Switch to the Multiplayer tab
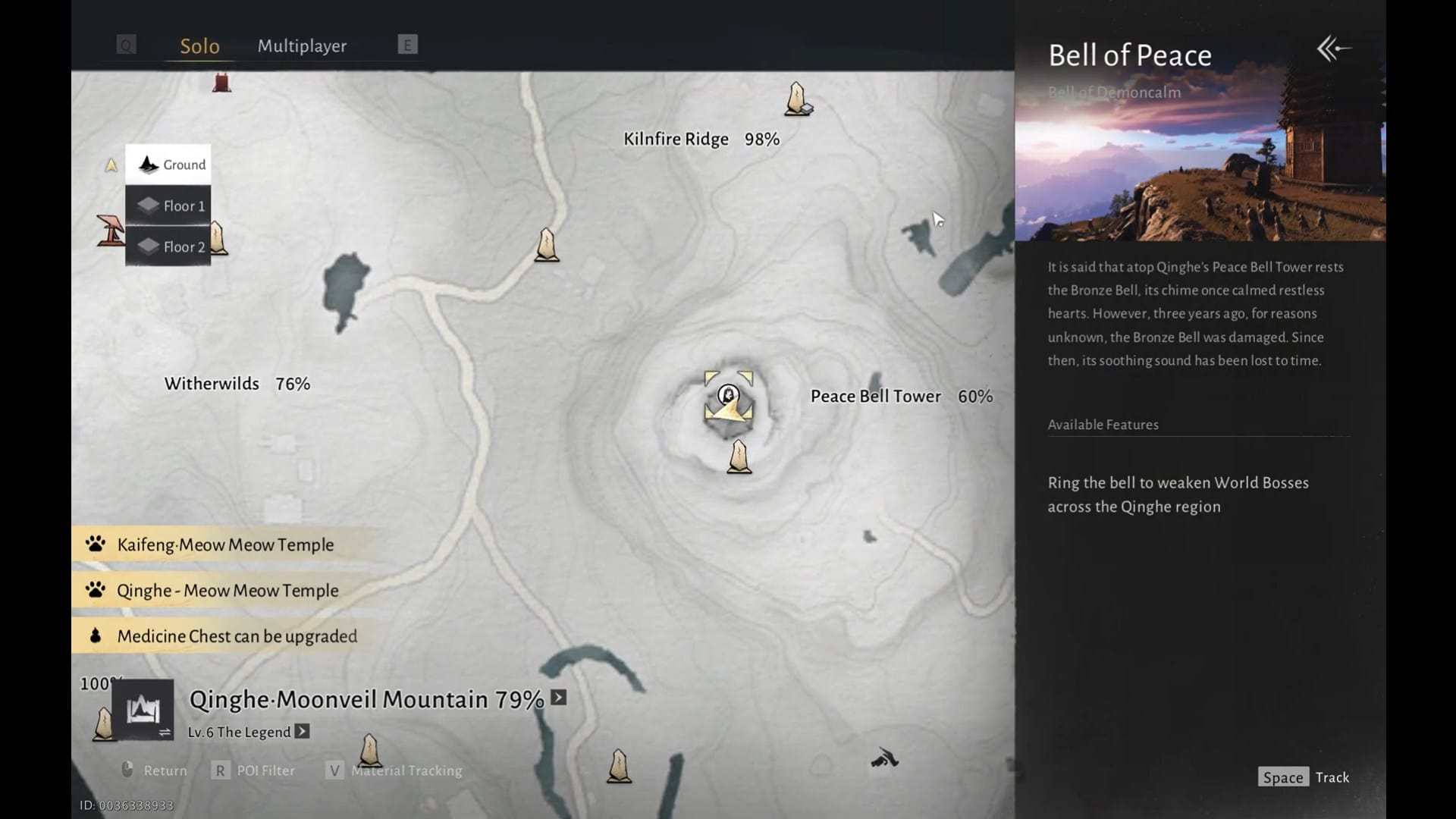 click(x=302, y=46)
